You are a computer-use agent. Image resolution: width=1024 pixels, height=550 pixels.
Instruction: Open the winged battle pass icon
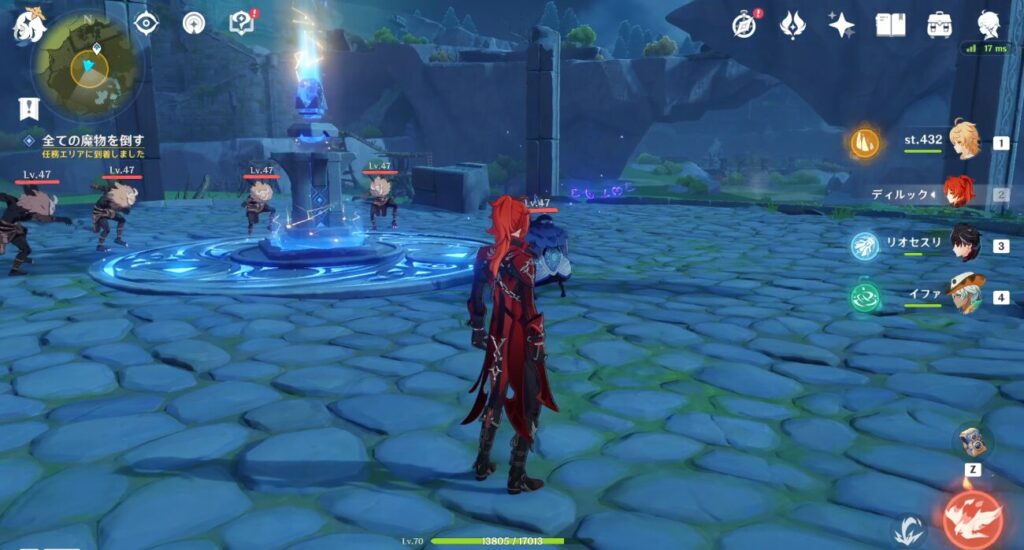click(793, 24)
